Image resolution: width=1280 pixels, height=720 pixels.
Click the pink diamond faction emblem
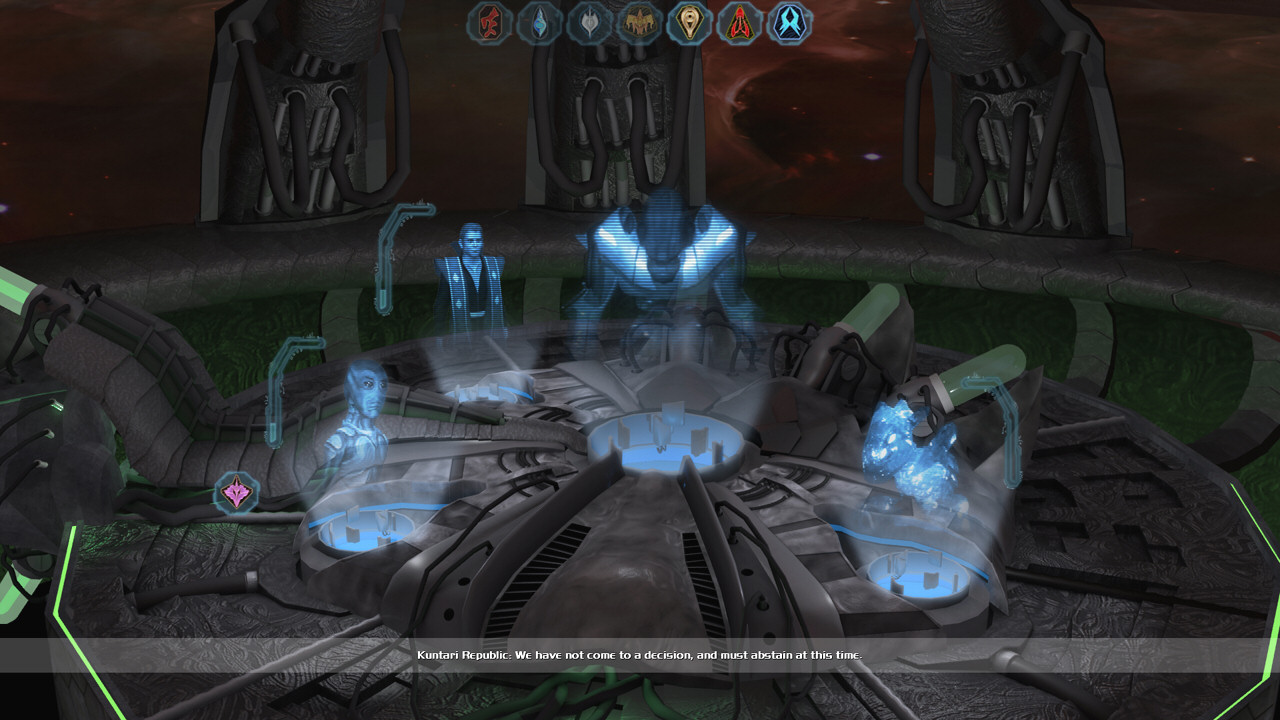coord(237,493)
